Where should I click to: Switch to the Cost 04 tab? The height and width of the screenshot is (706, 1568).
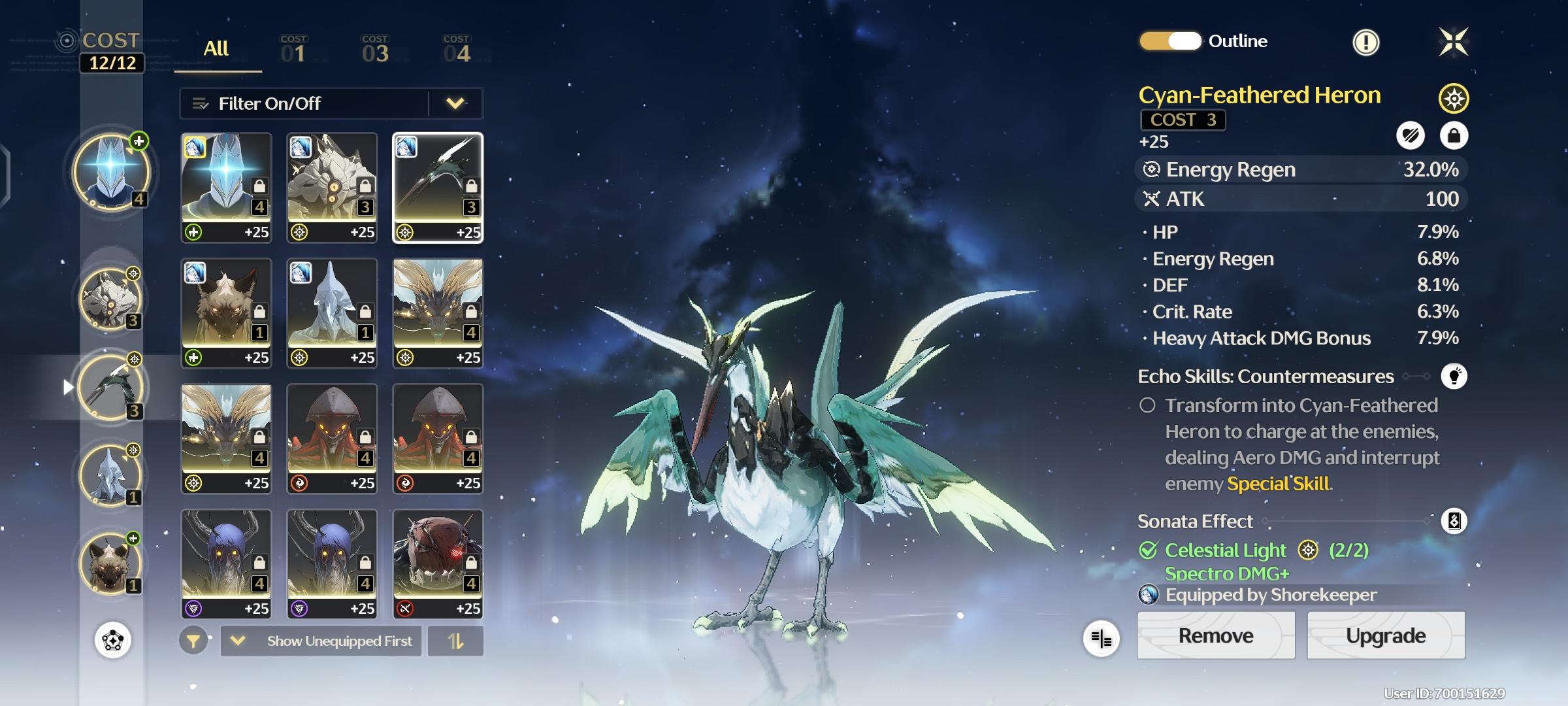pyautogui.click(x=457, y=50)
